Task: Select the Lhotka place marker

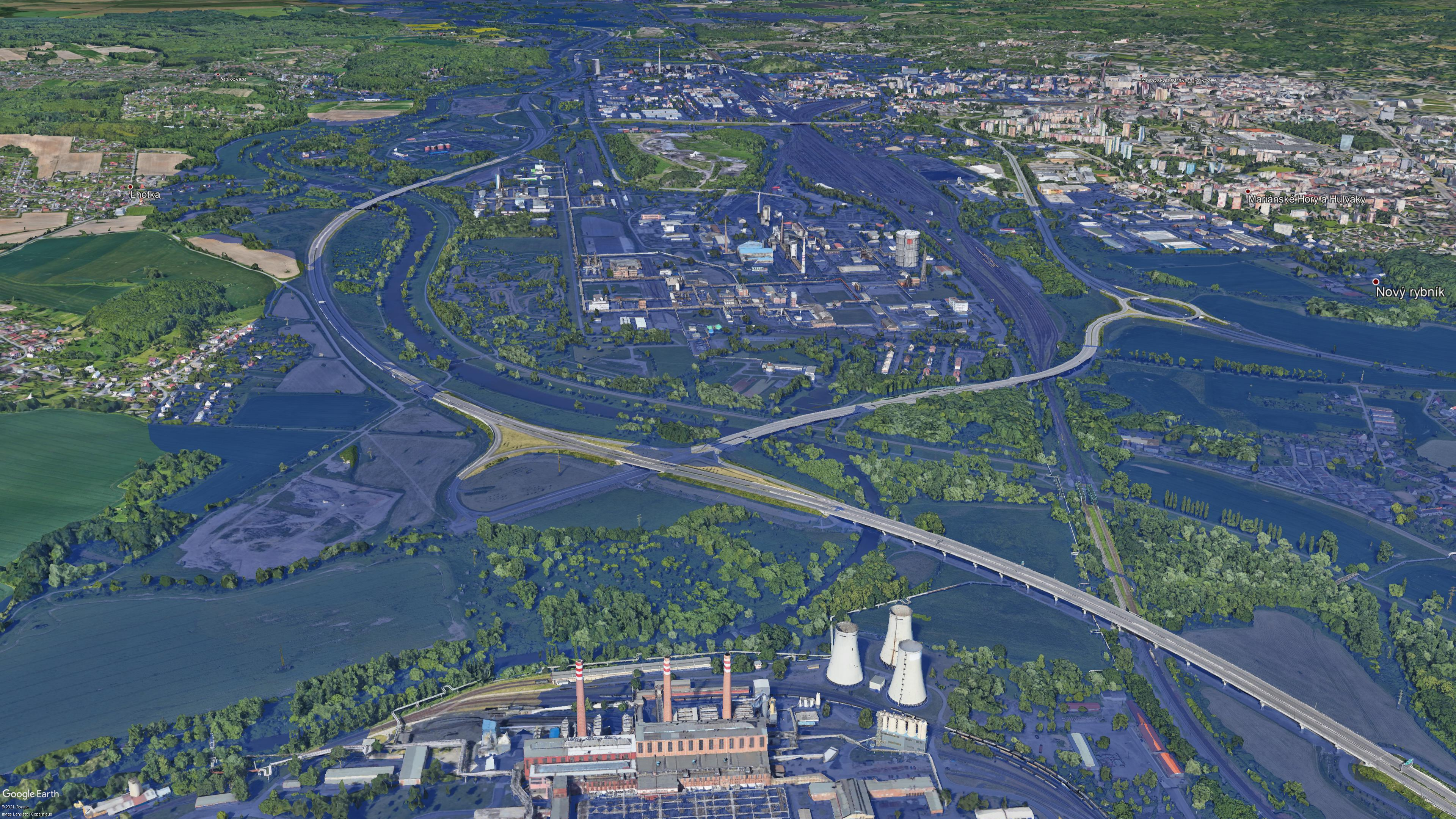Action: (130, 187)
